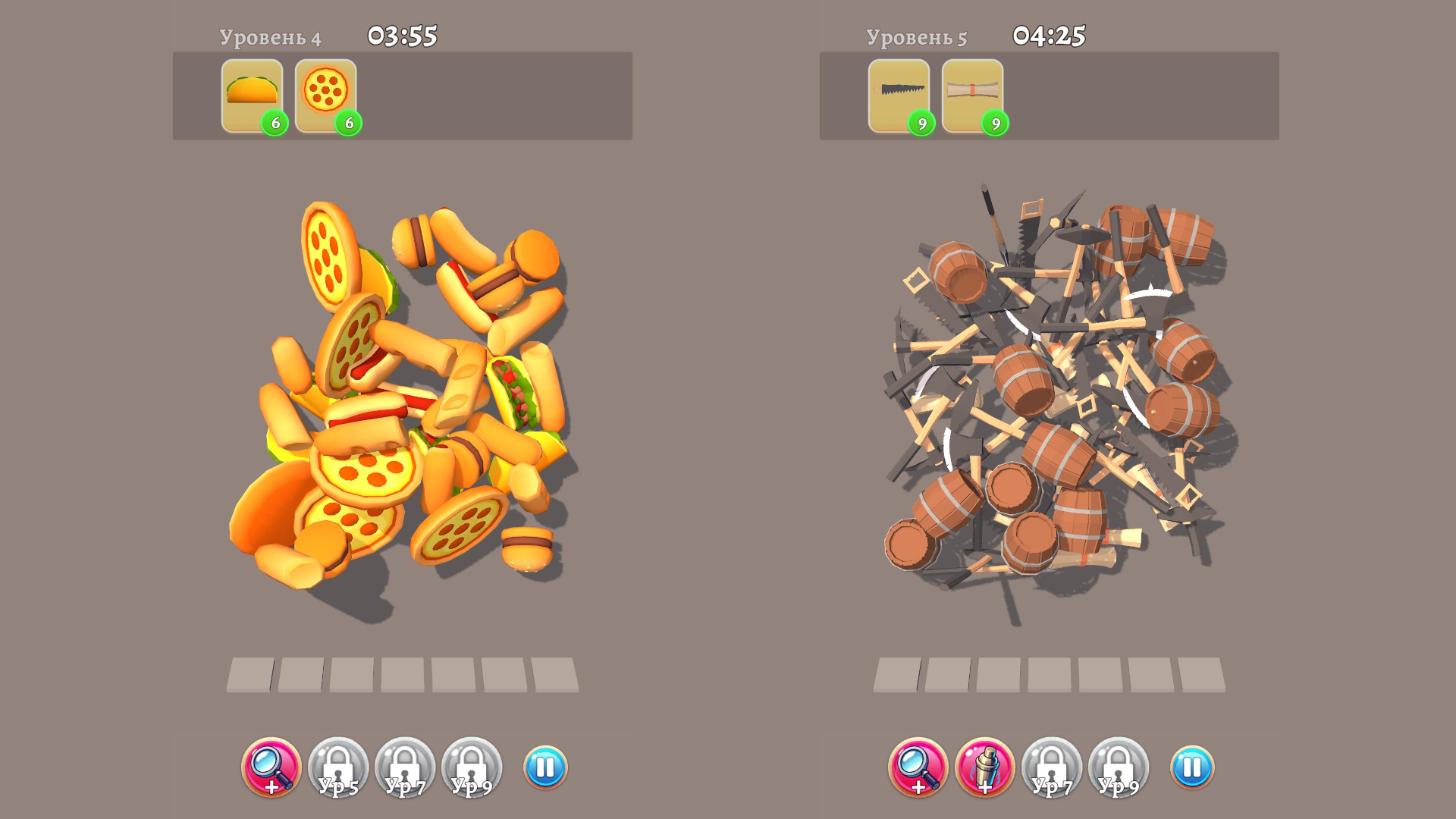Click the locked Ур 5 booster slot

click(x=339, y=768)
